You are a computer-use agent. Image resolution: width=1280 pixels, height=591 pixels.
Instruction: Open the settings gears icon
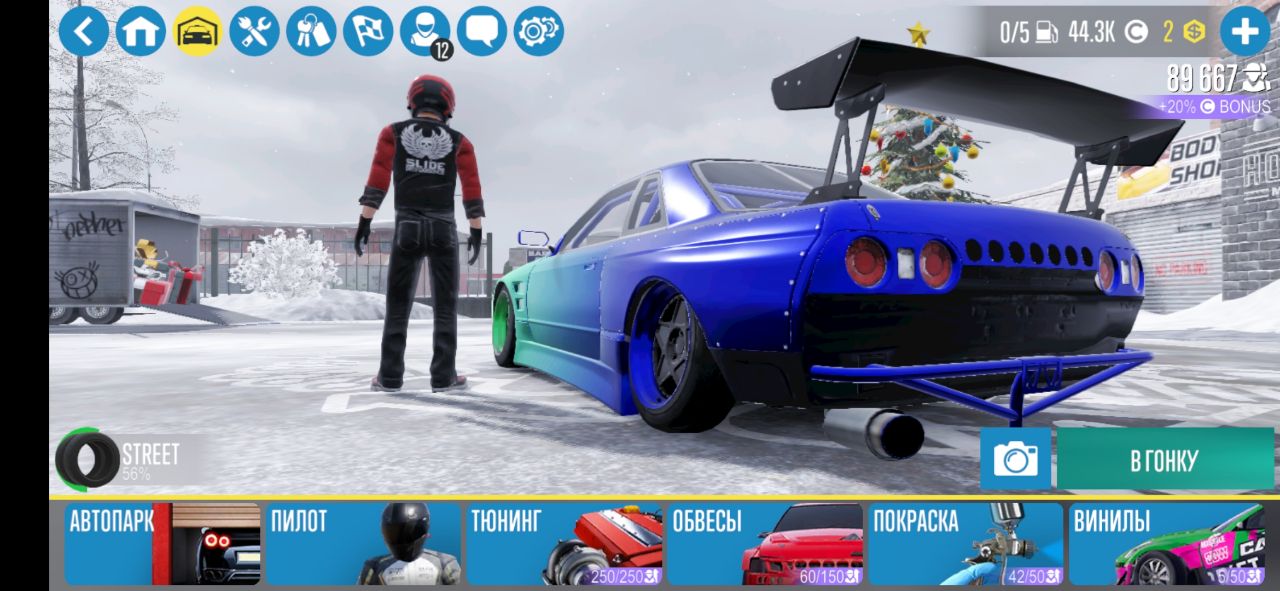coord(539,31)
